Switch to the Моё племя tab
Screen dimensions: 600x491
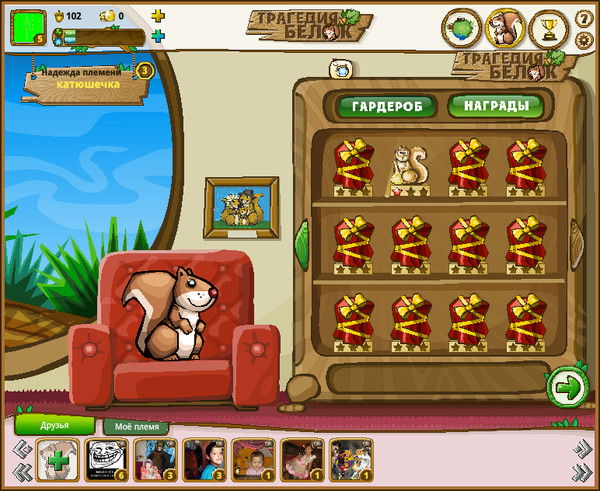(136, 426)
